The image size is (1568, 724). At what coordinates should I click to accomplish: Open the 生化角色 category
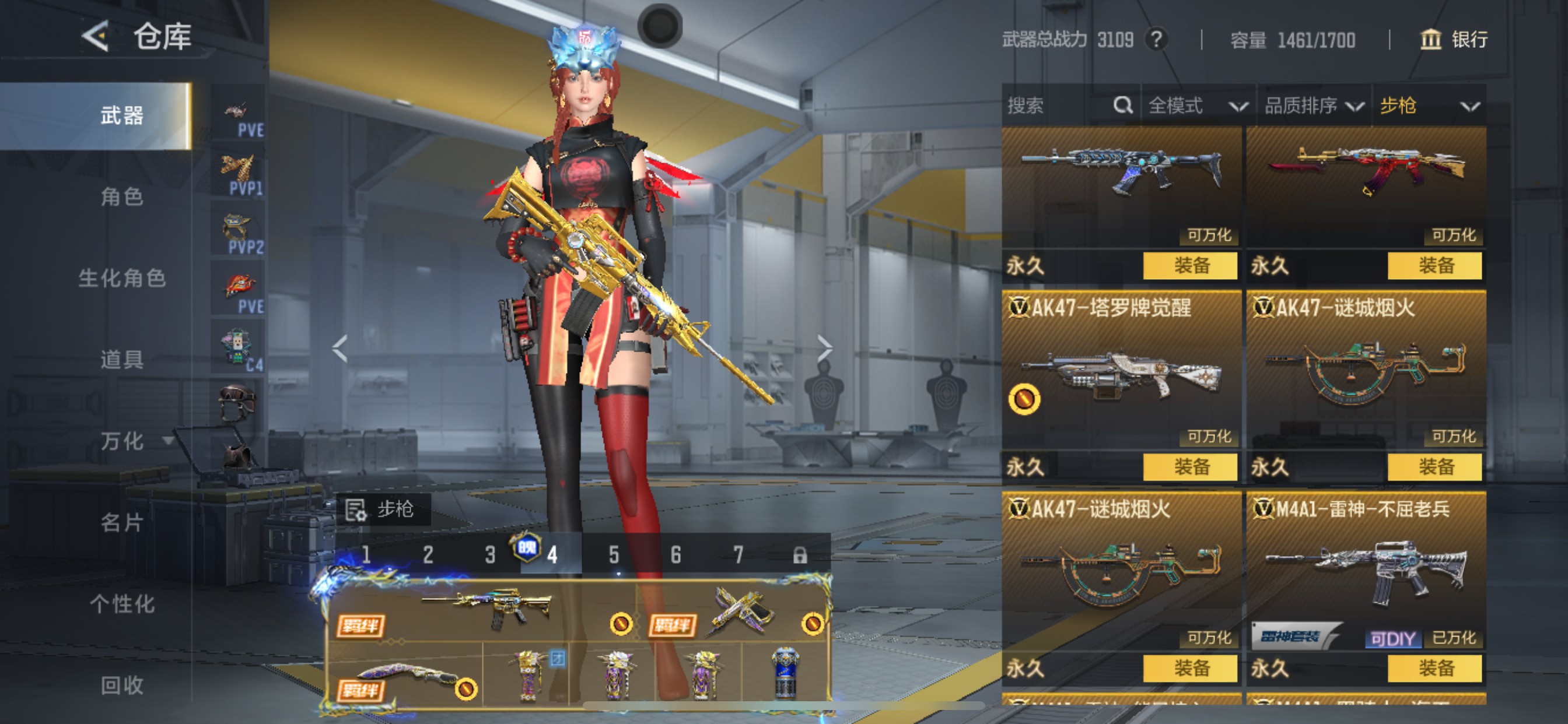(122, 278)
